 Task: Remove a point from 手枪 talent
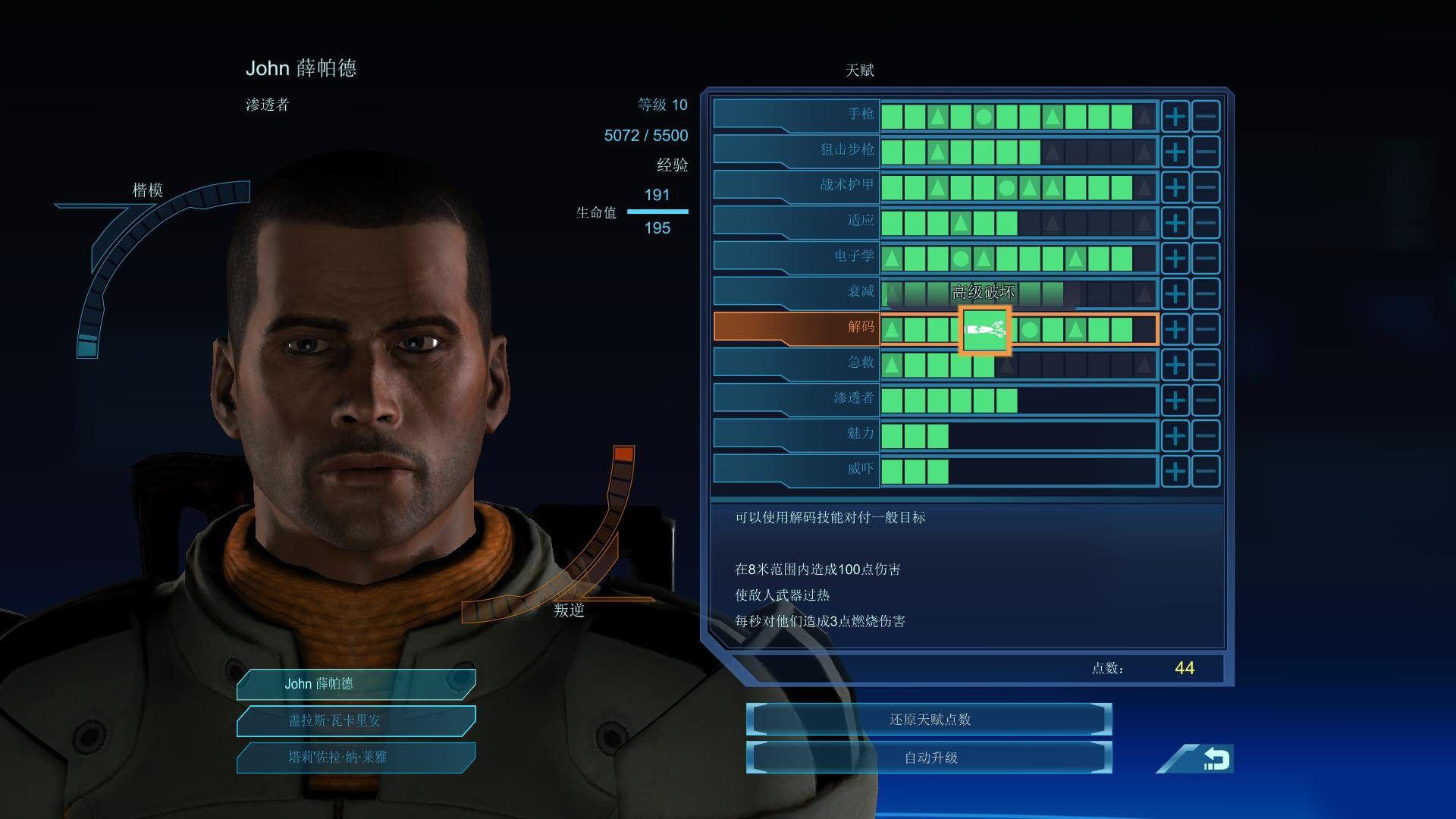point(1206,117)
